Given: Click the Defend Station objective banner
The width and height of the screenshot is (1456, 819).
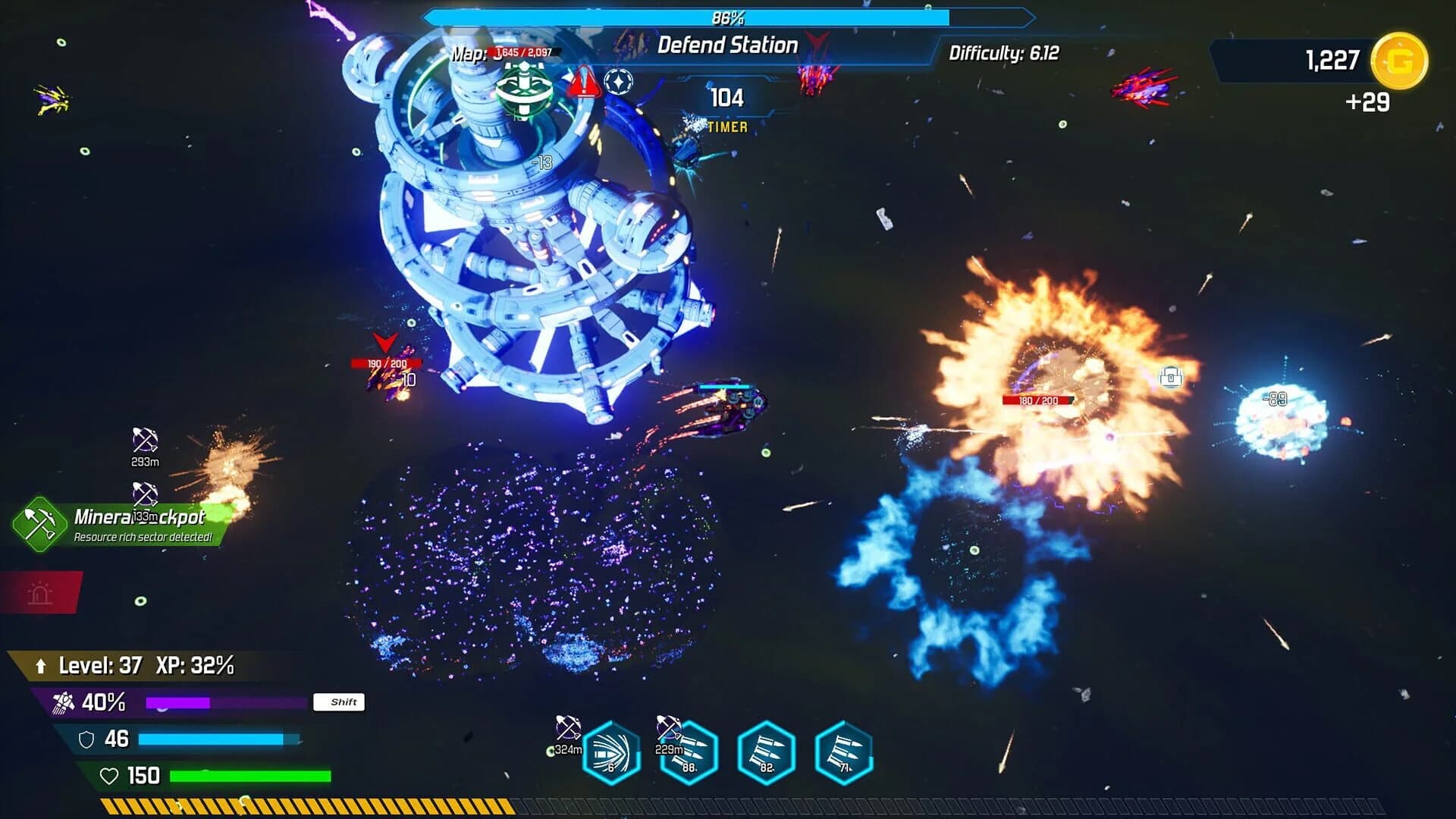Looking at the screenshot, I should point(726,46).
